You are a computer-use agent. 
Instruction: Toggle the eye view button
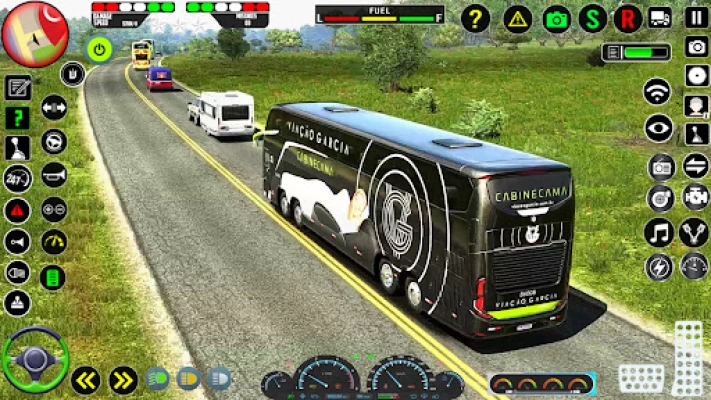coord(658,128)
